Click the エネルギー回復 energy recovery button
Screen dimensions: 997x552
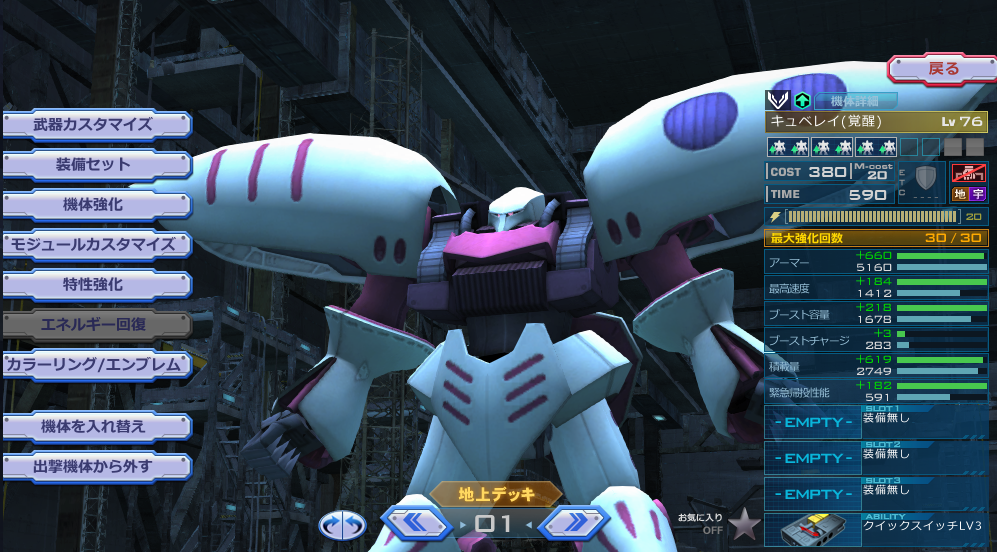coord(94,325)
